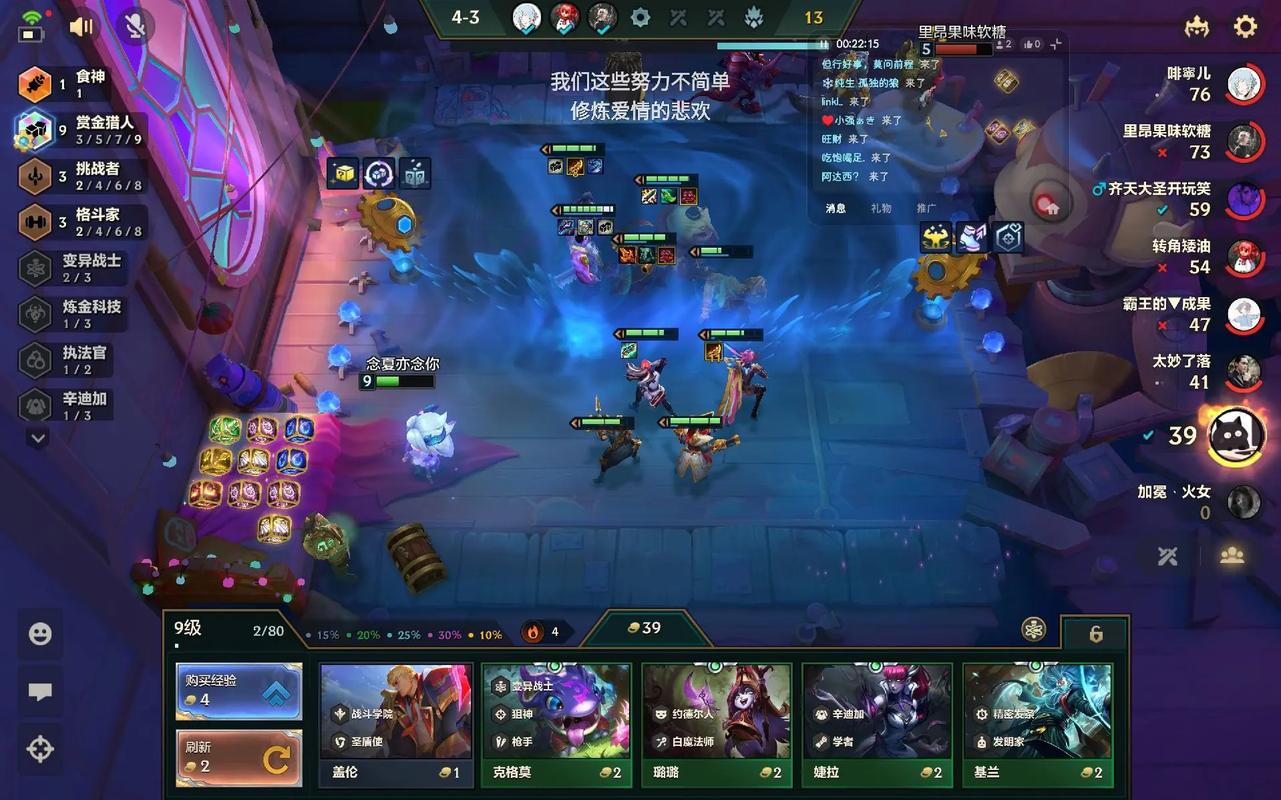
Task: Purchase the 克格莫 champion card
Action: click(x=556, y=724)
